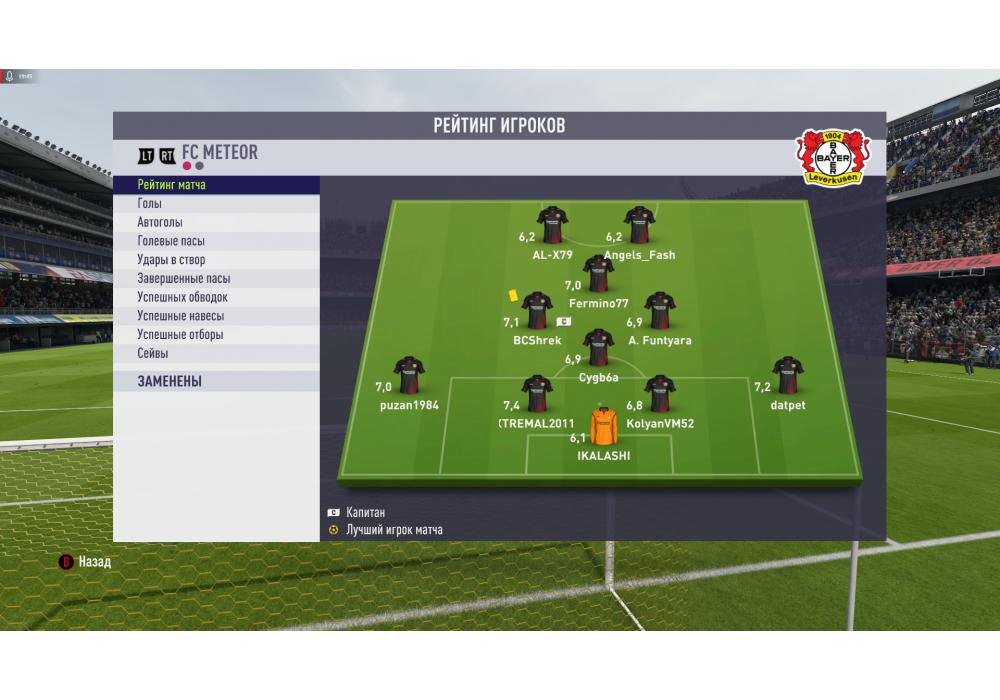Choose defender KolyanVM52's shirt
Viewport: 1000px width, 700px height.
(x=660, y=393)
